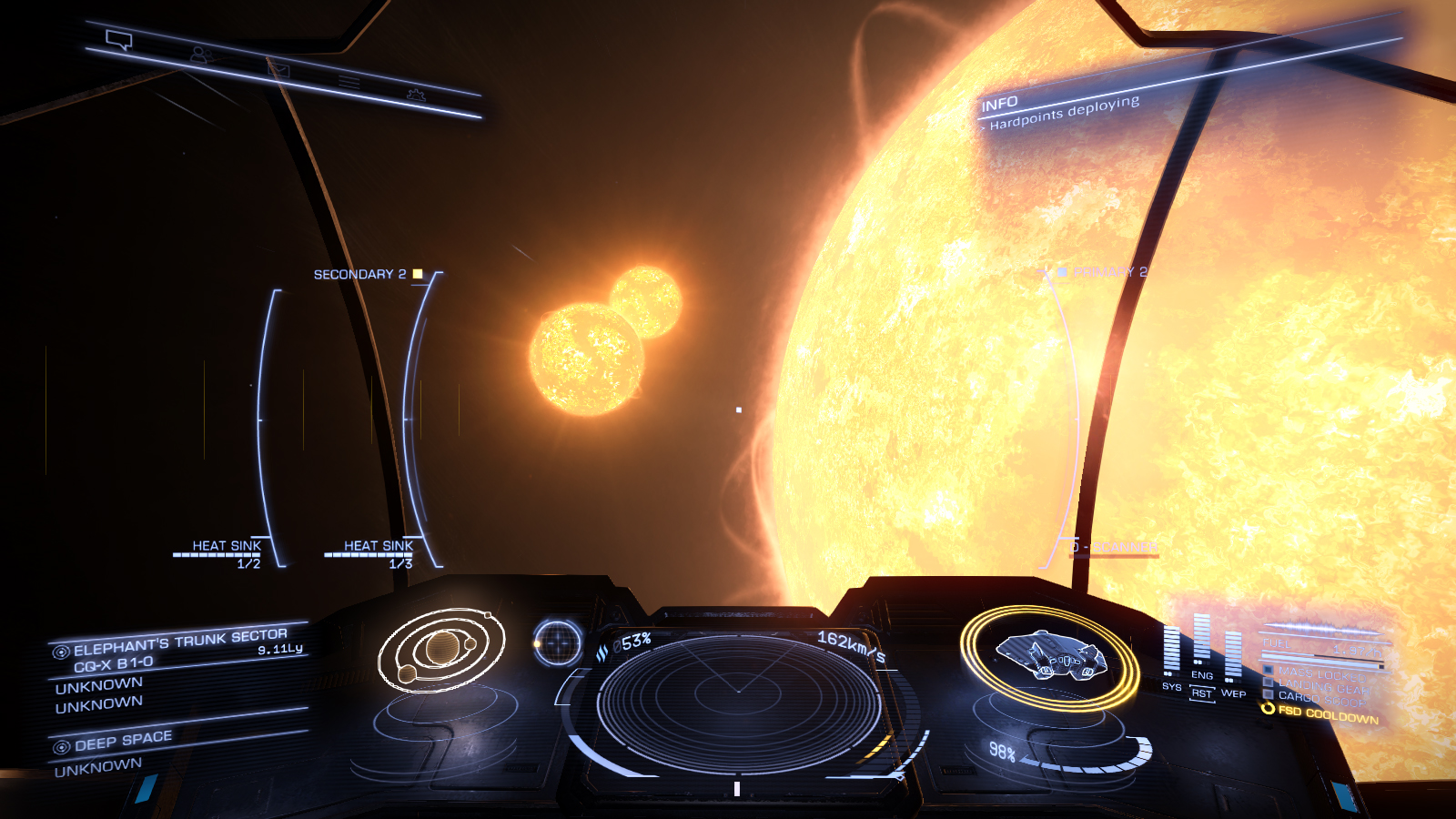The image size is (1456, 819).
Task: Click the small compass target indicator
Action: coord(558,642)
